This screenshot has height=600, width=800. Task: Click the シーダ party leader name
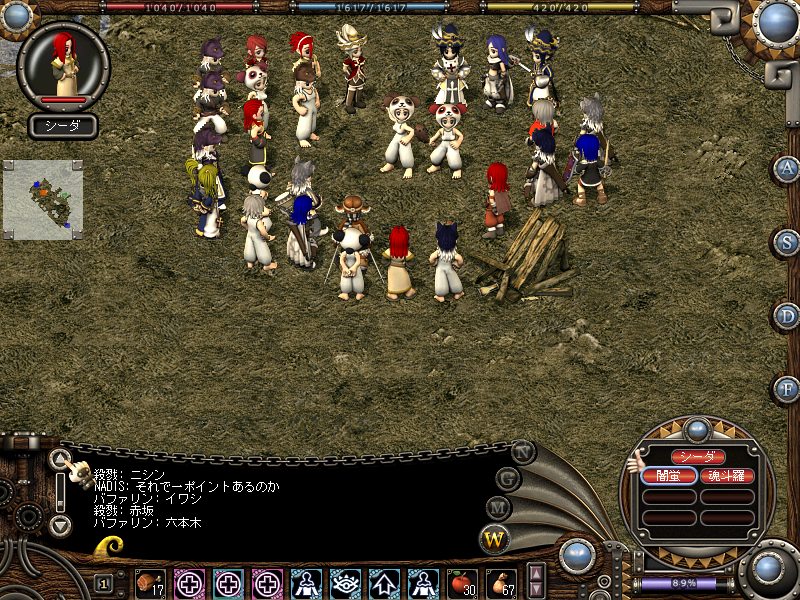[697, 457]
